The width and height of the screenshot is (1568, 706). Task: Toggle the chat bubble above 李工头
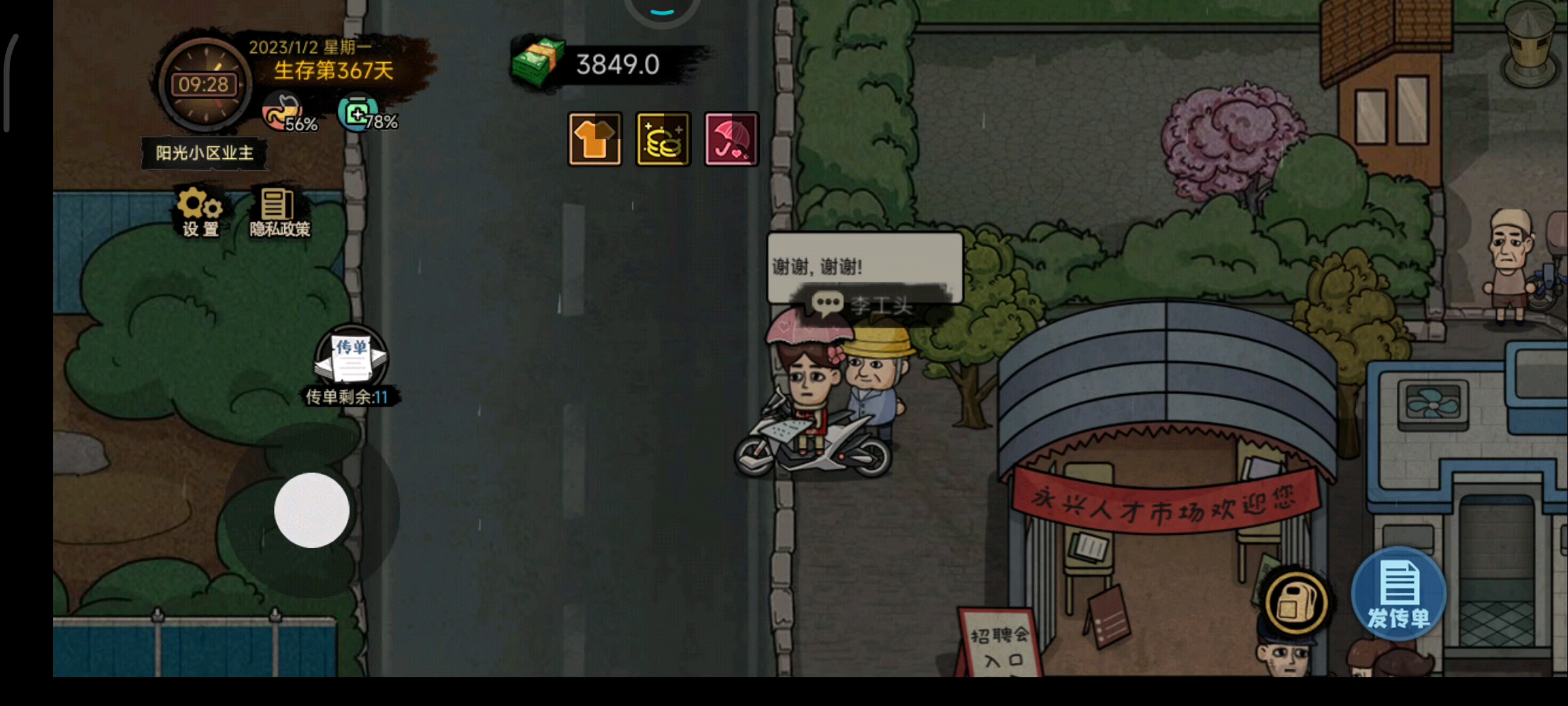coord(827,302)
